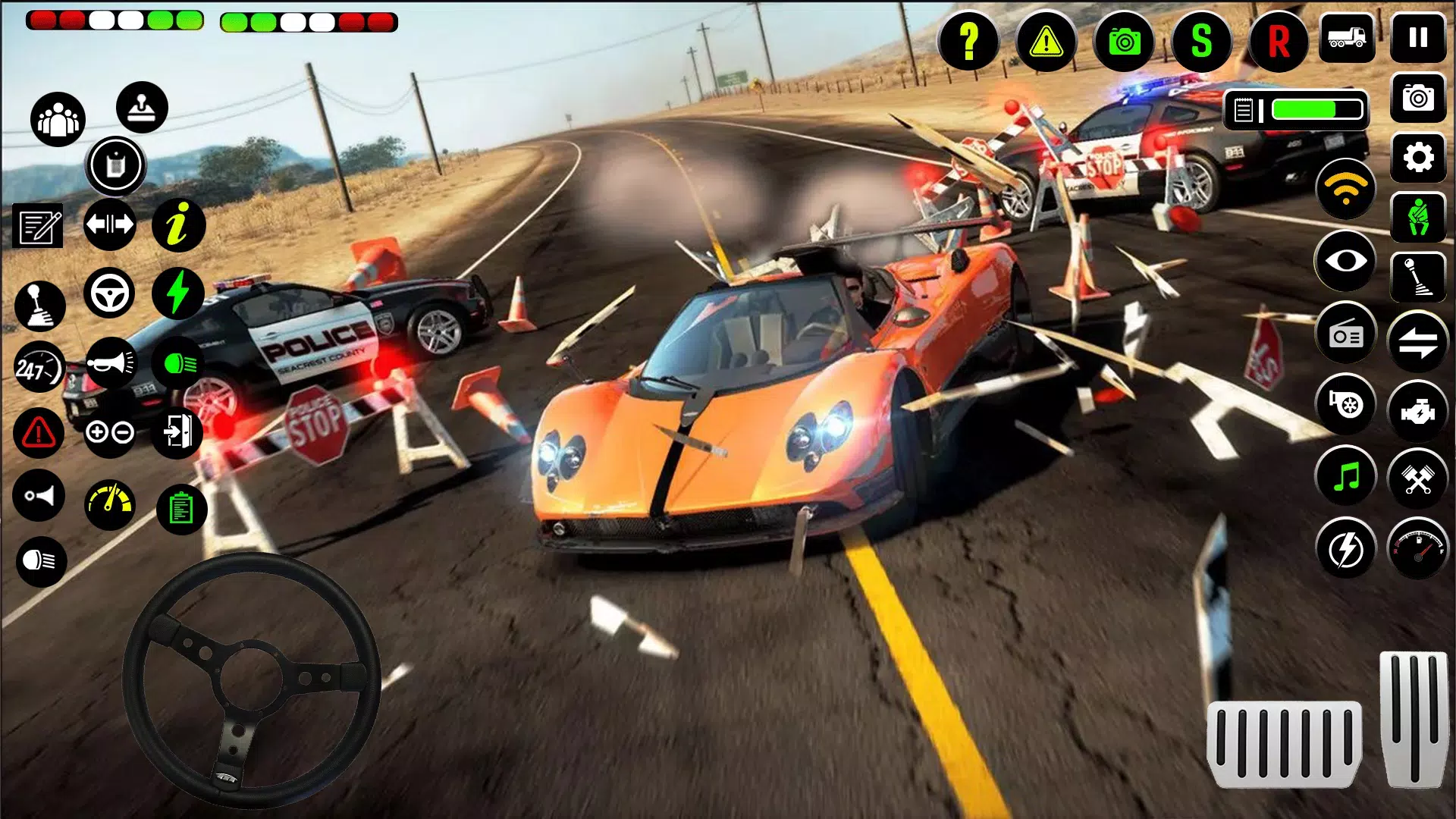This screenshot has width=1456, height=819.
Task: Exit vehicle using the door icon
Action: tap(178, 432)
